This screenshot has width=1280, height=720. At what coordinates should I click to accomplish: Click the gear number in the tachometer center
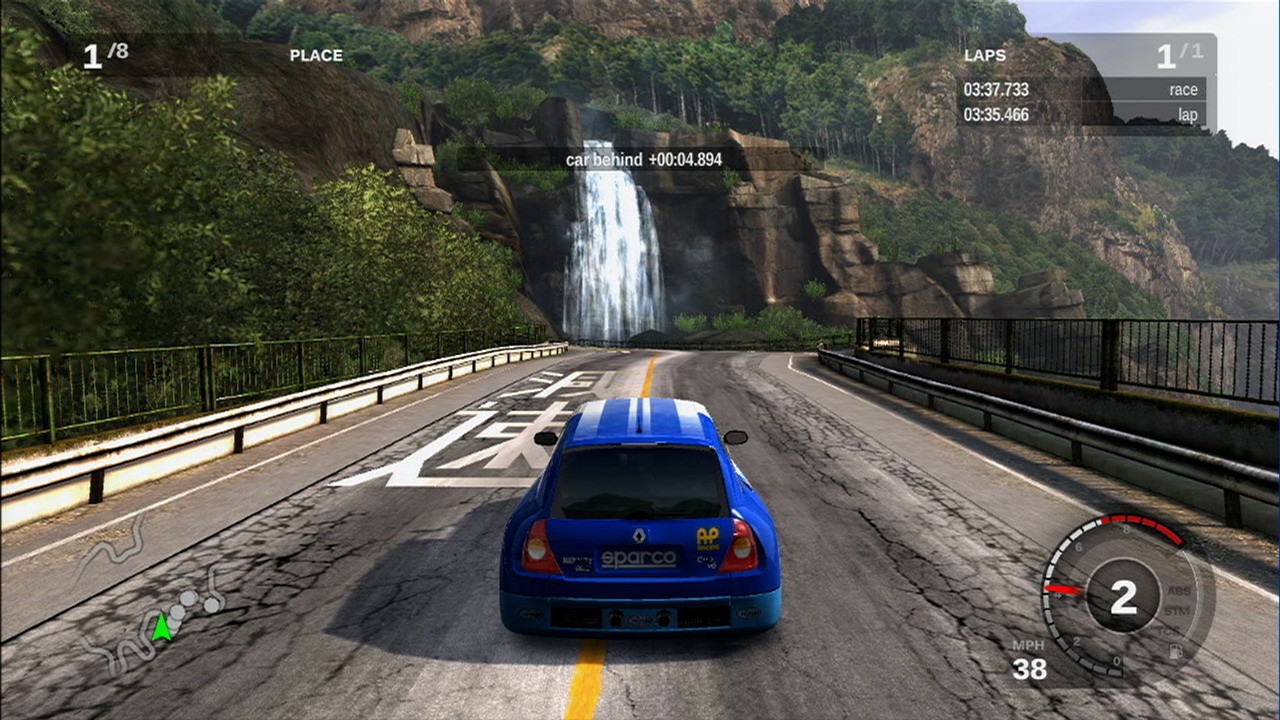(1123, 597)
